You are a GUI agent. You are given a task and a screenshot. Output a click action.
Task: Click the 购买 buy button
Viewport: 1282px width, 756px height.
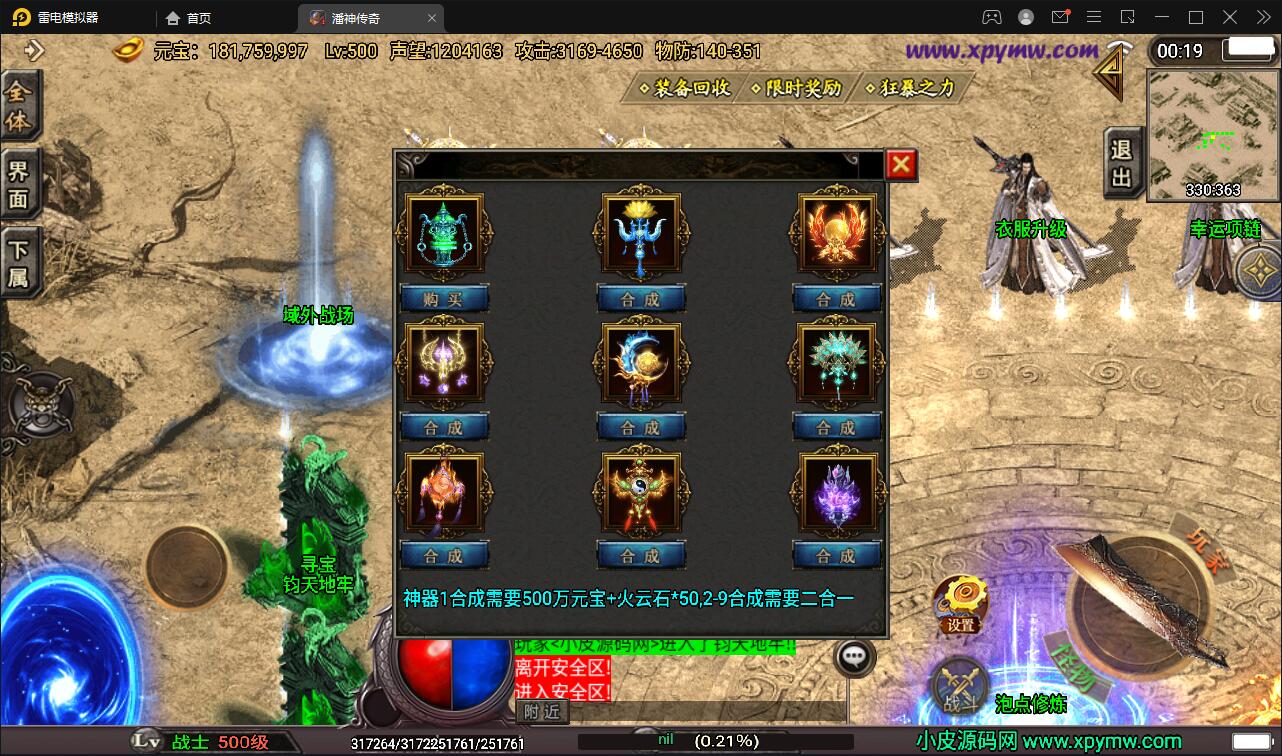pyautogui.click(x=443, y=297)
